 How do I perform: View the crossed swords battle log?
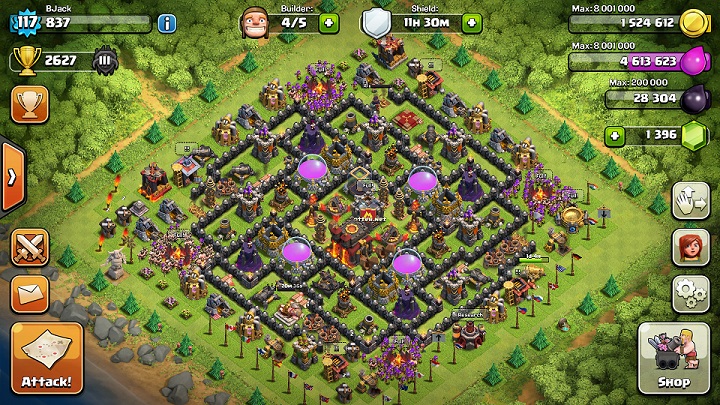30,246
